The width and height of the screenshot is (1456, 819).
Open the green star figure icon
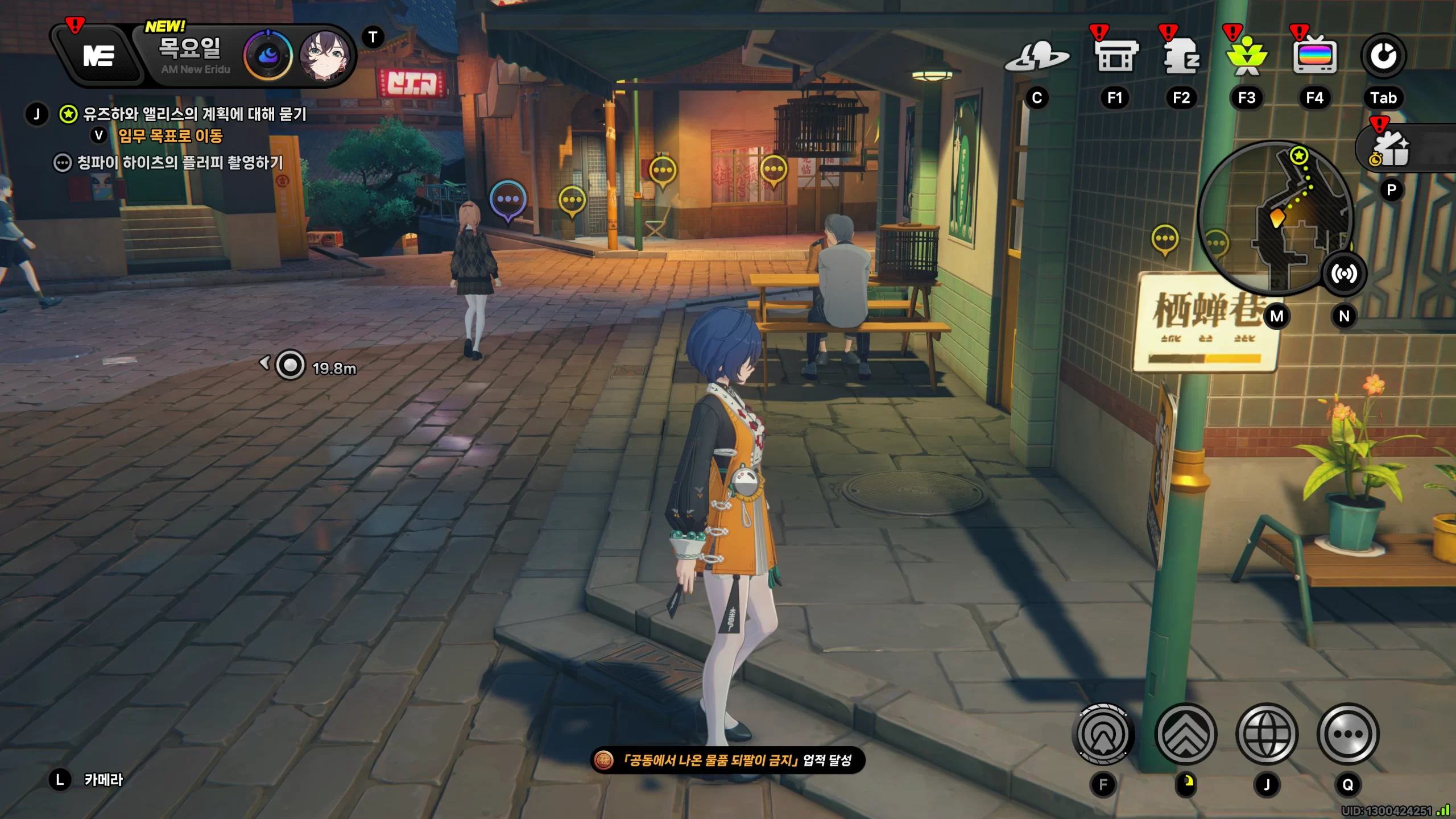[1247, 57]
